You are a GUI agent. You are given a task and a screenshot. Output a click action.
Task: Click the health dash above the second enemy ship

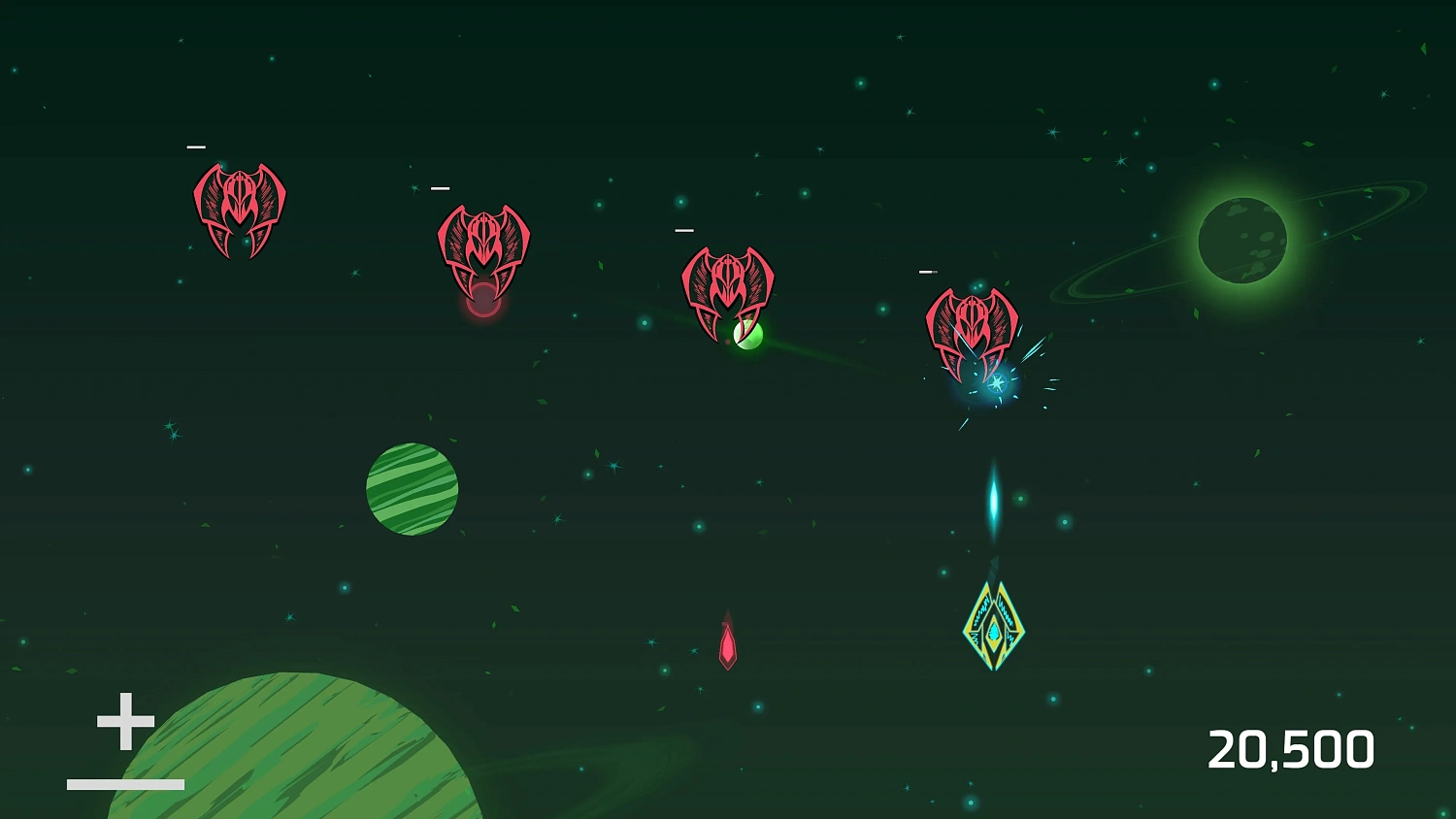[x=442, y=186]
